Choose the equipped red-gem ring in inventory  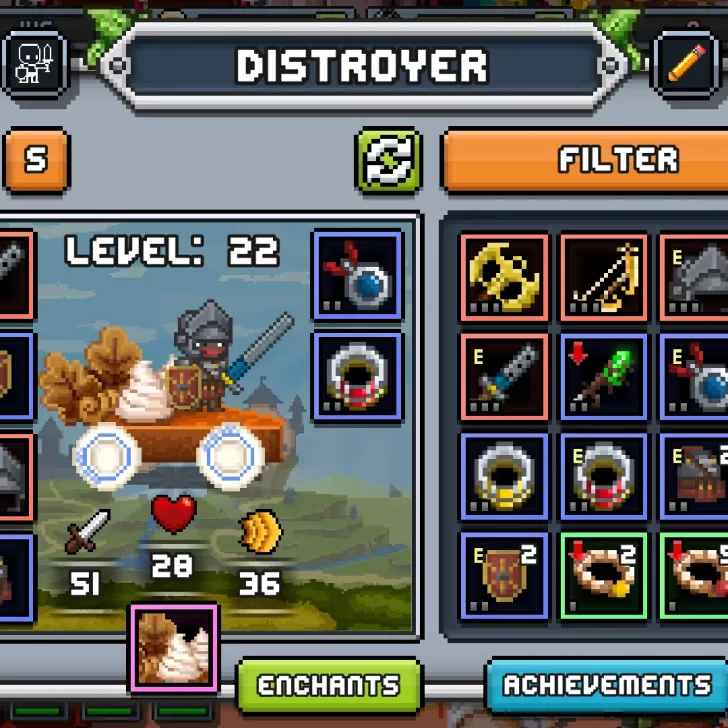point(604,476)
